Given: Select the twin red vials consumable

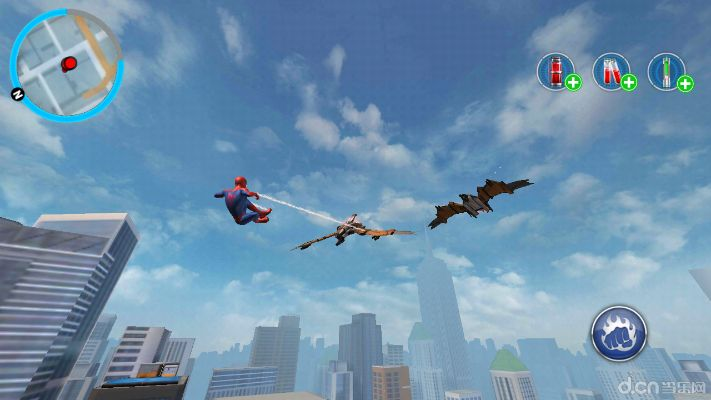Looking at the screenshot, I should tap(611, 71).
